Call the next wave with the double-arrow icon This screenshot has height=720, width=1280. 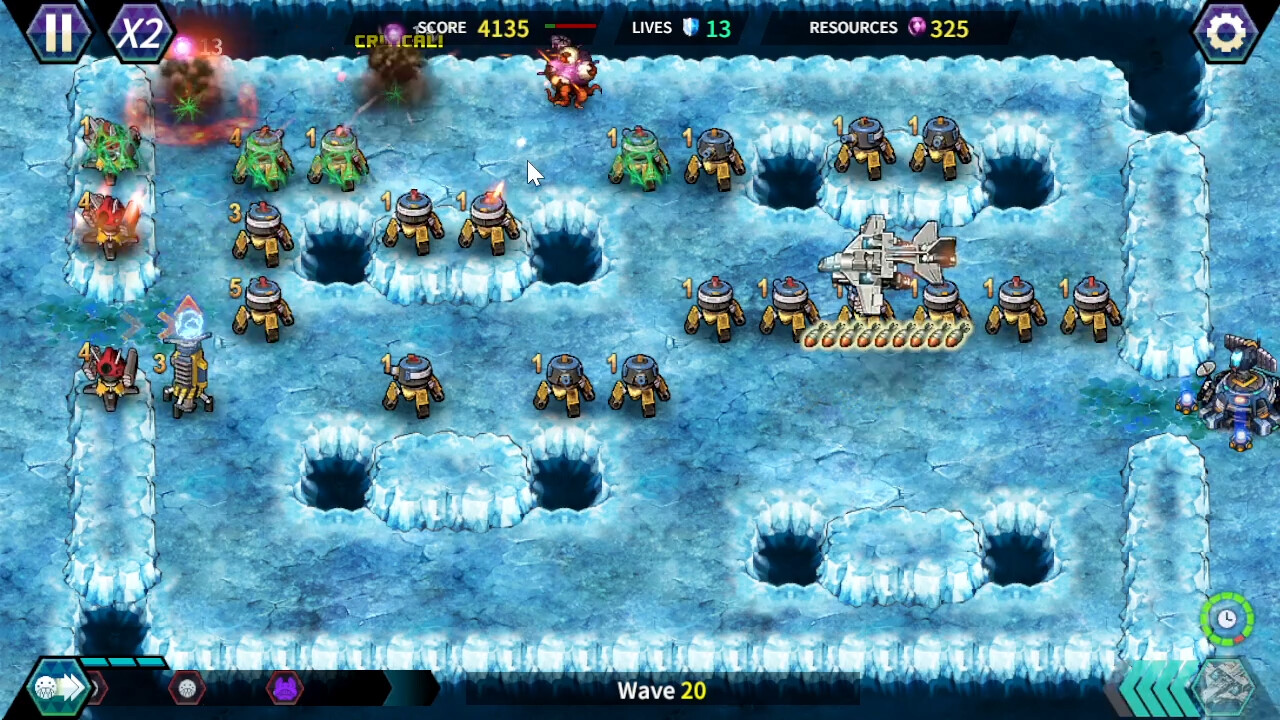60,688
